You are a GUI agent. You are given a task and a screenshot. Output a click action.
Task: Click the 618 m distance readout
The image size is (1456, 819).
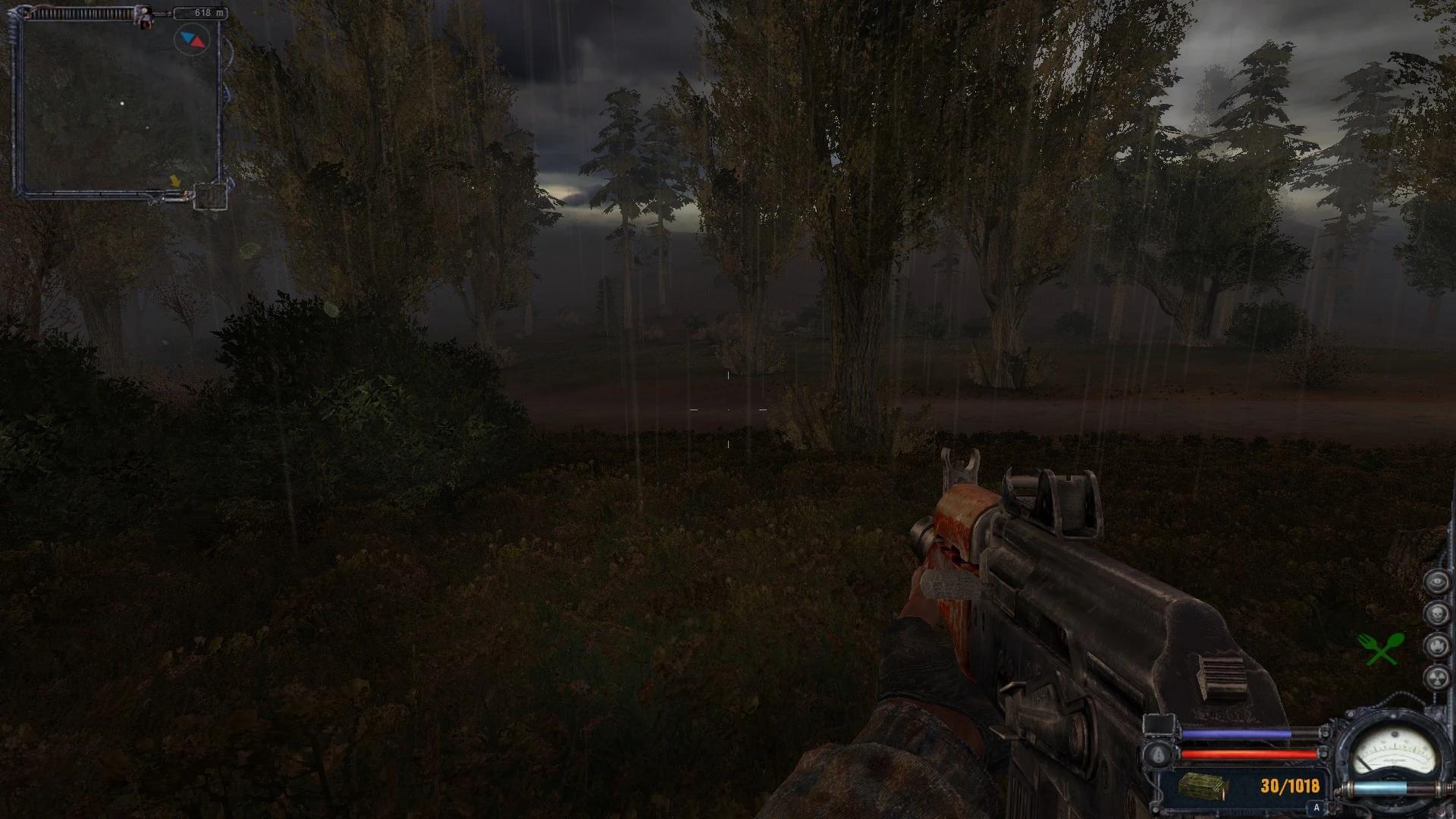[x=201, y=11]
